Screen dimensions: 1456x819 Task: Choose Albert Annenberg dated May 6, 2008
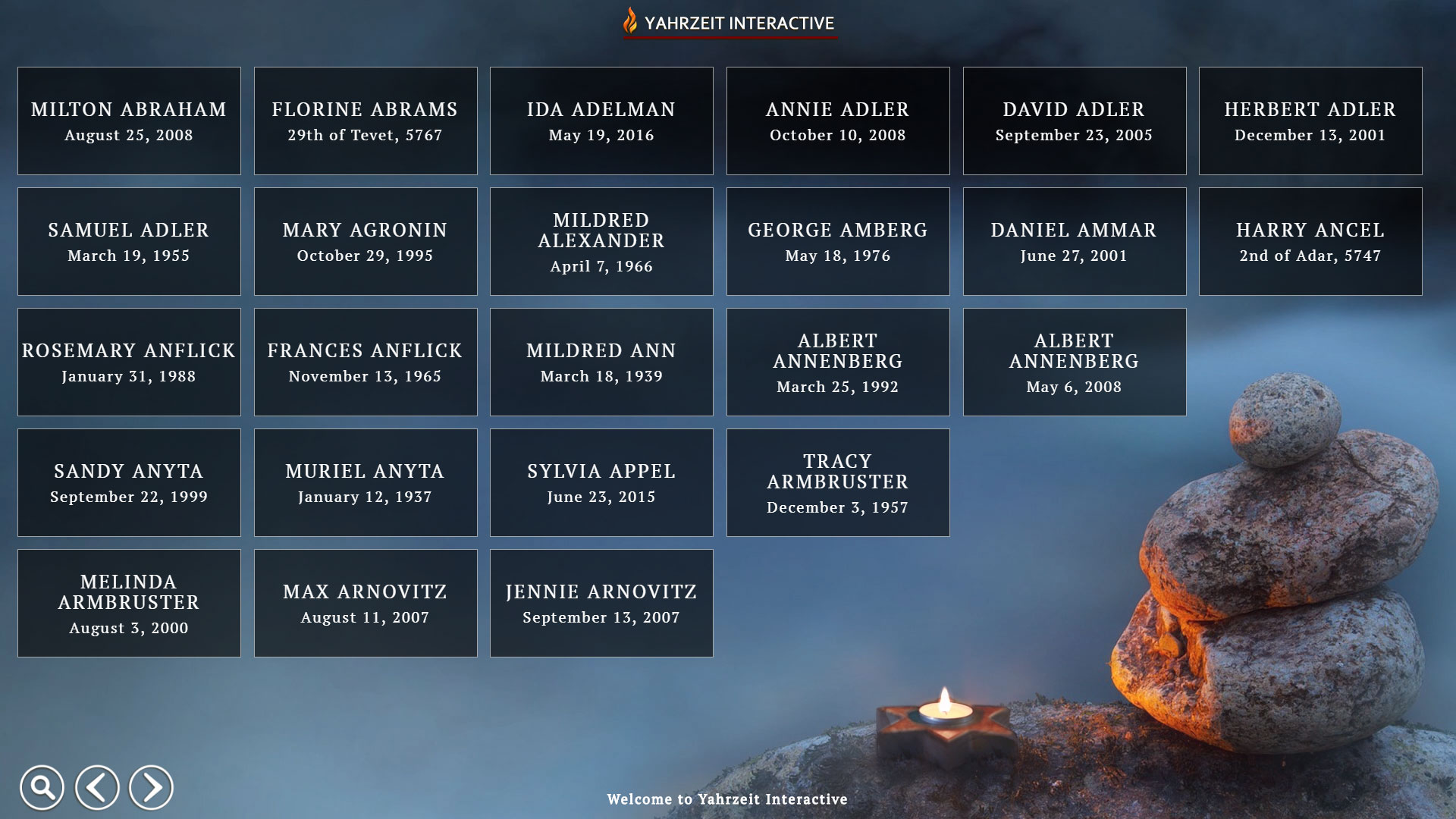(x=1075, y=362)
